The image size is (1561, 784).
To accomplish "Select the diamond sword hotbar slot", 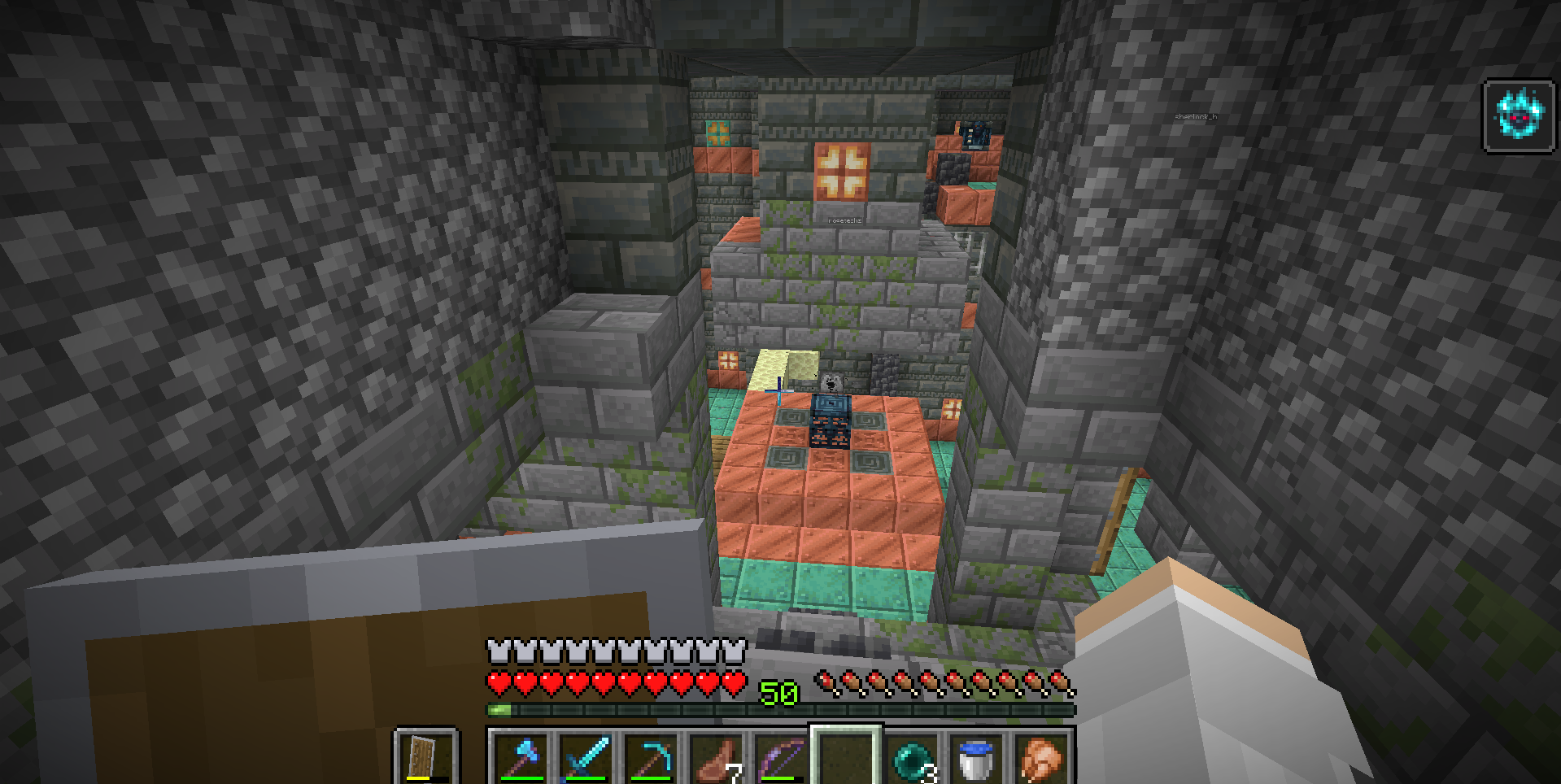I will point(586,758).
